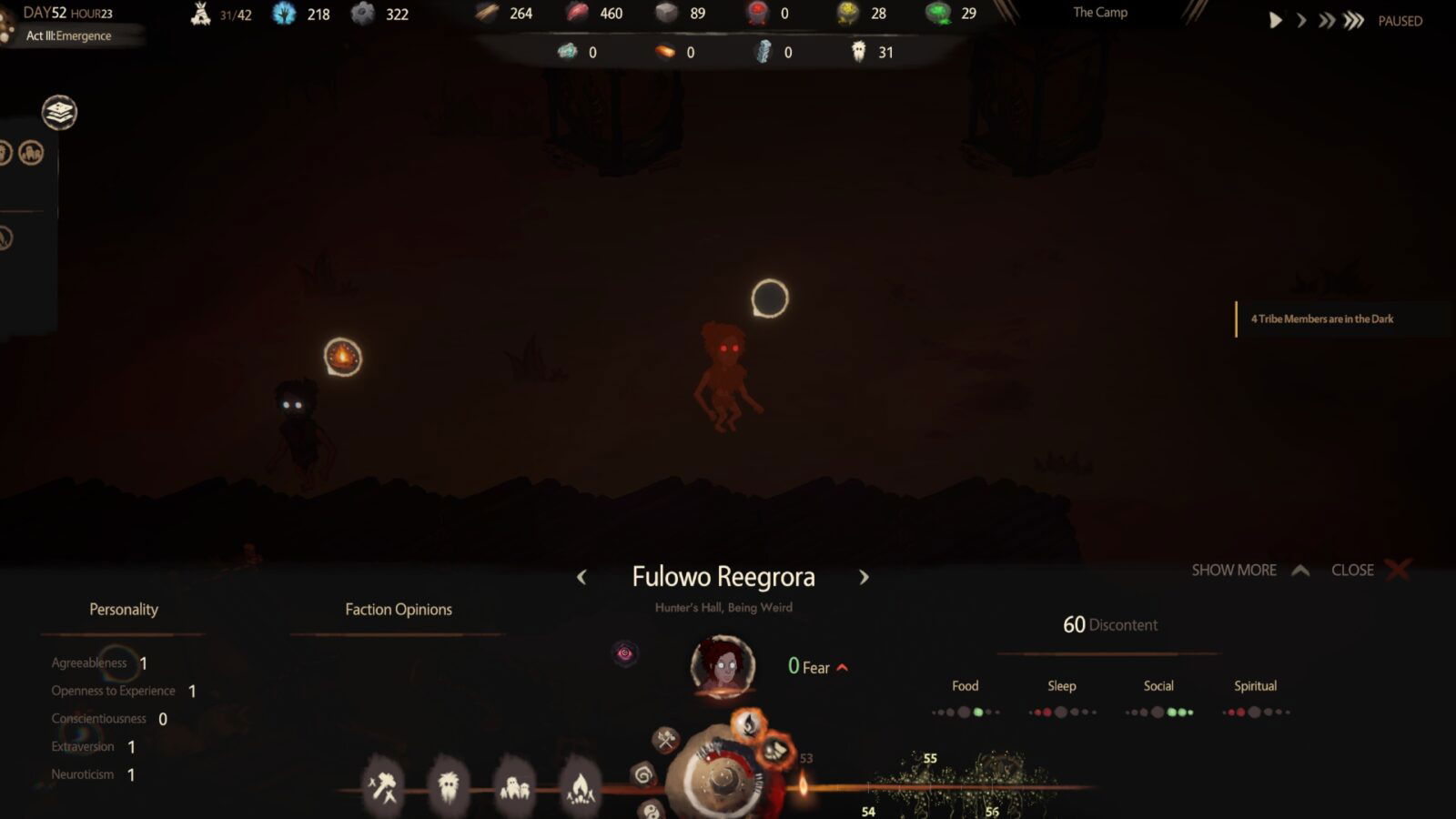
Task: Click the ghostly family icon in bottom toolbar
Action: point(515,788)
